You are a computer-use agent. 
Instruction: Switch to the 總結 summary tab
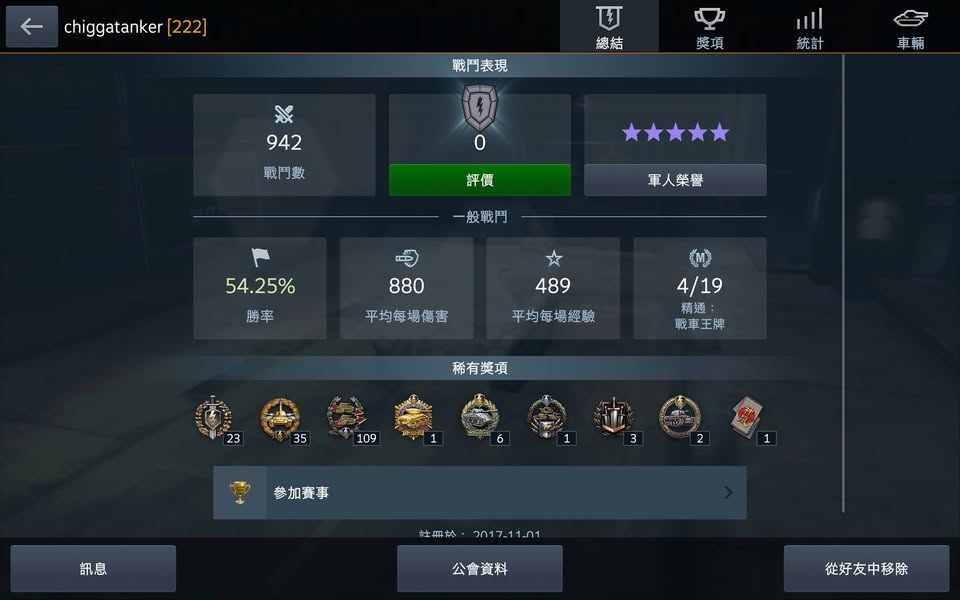(609, 27)
